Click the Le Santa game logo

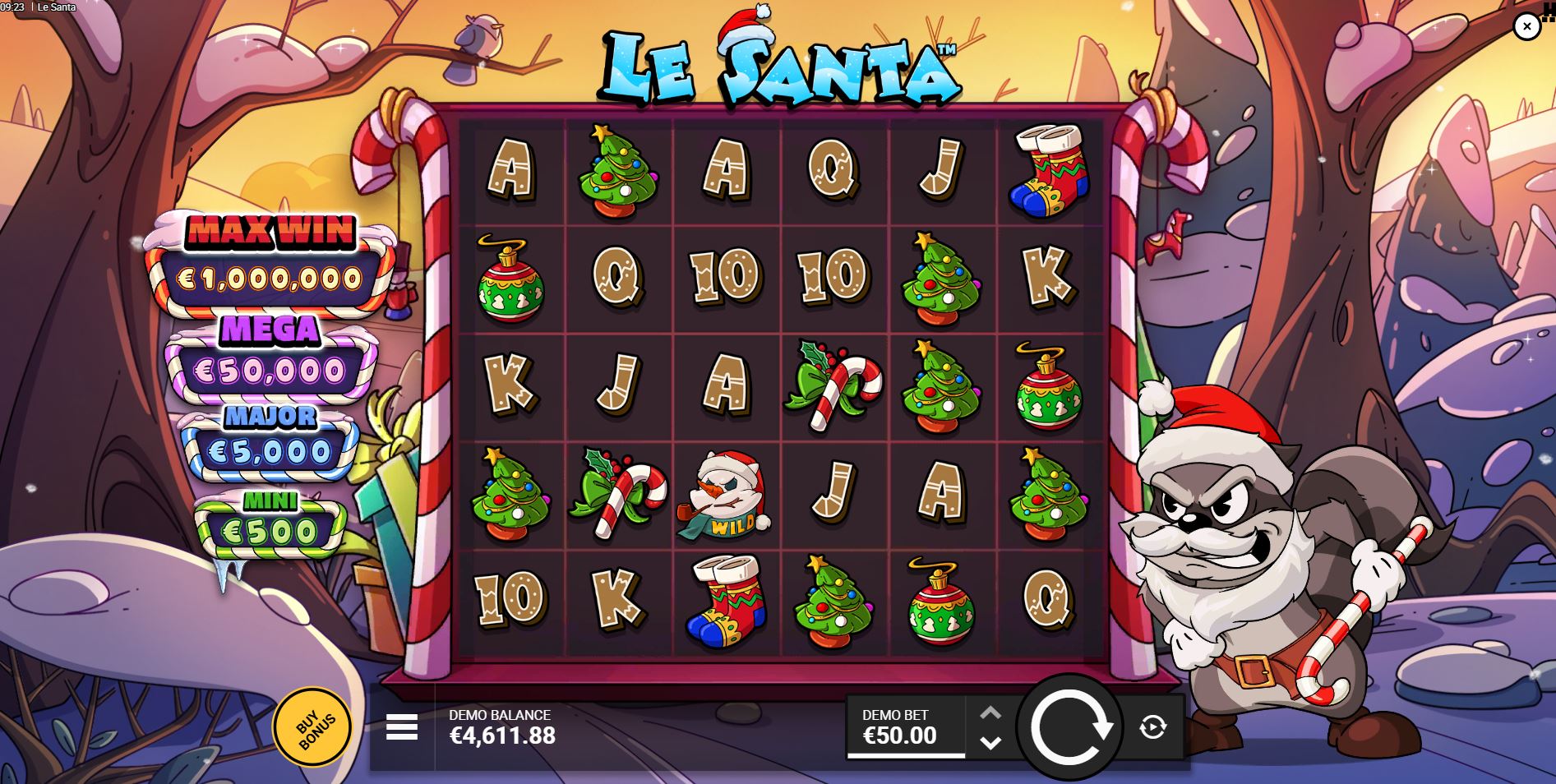click(781, 66)
